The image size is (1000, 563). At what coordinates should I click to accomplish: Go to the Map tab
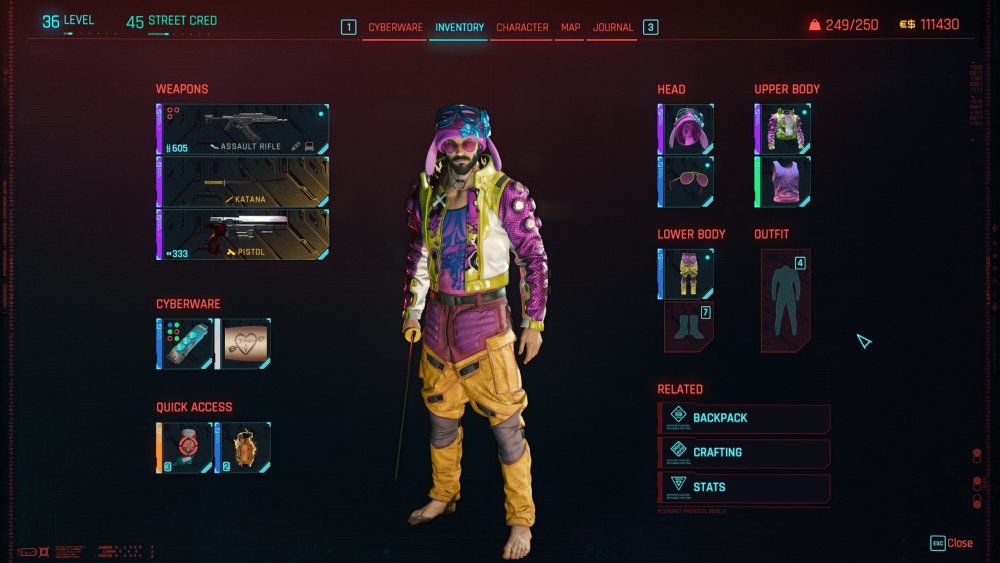point(570,27)
